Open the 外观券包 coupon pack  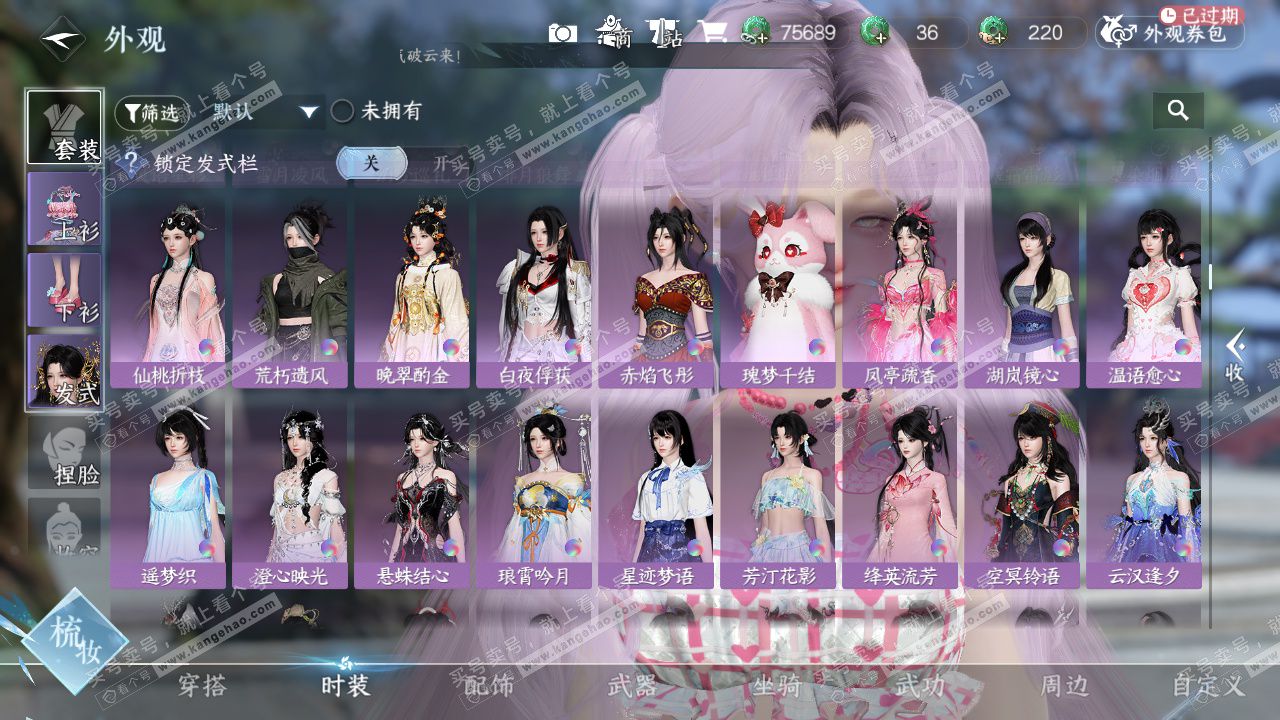click(1170, 33)
